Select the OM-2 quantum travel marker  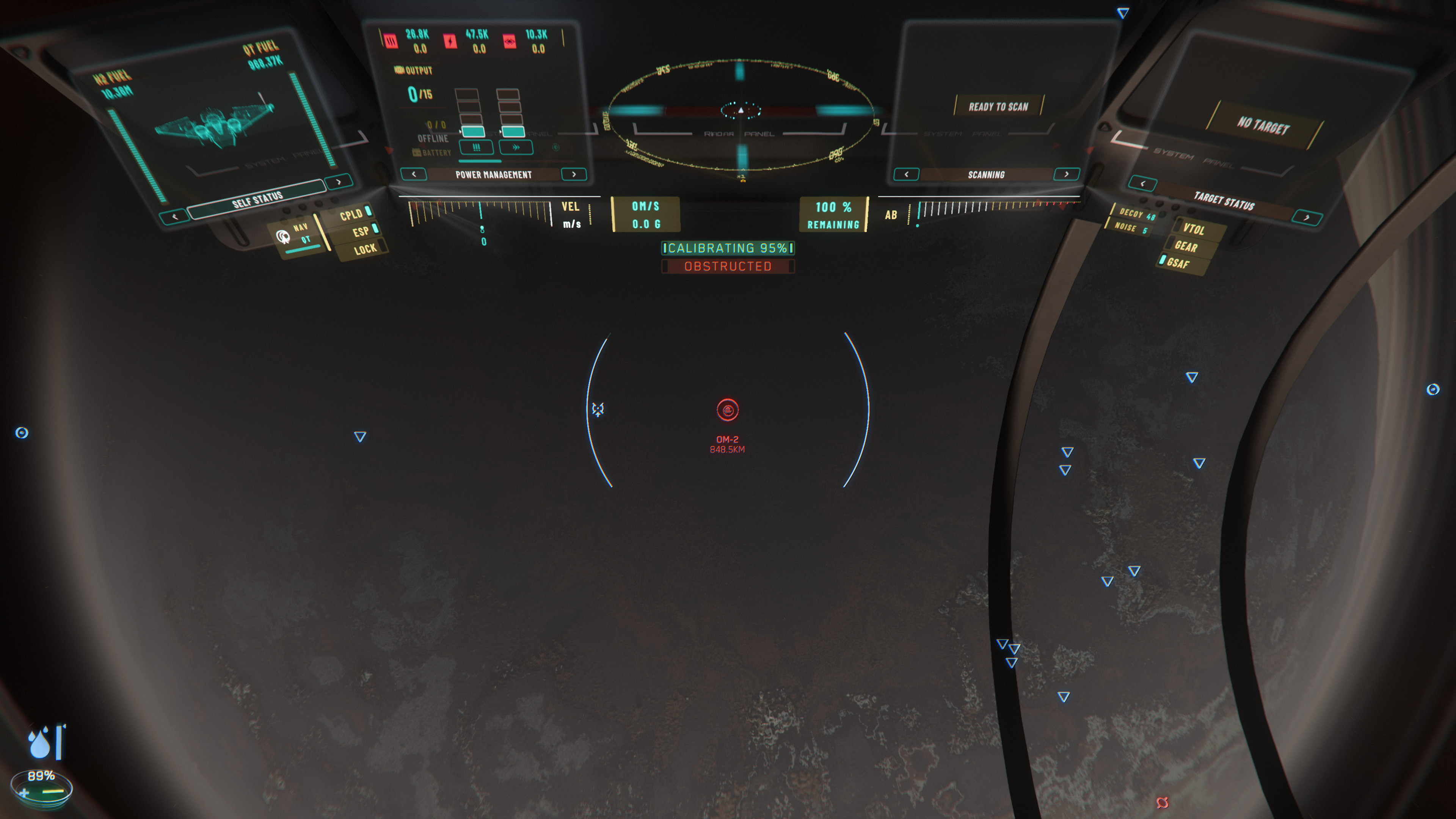728,410
